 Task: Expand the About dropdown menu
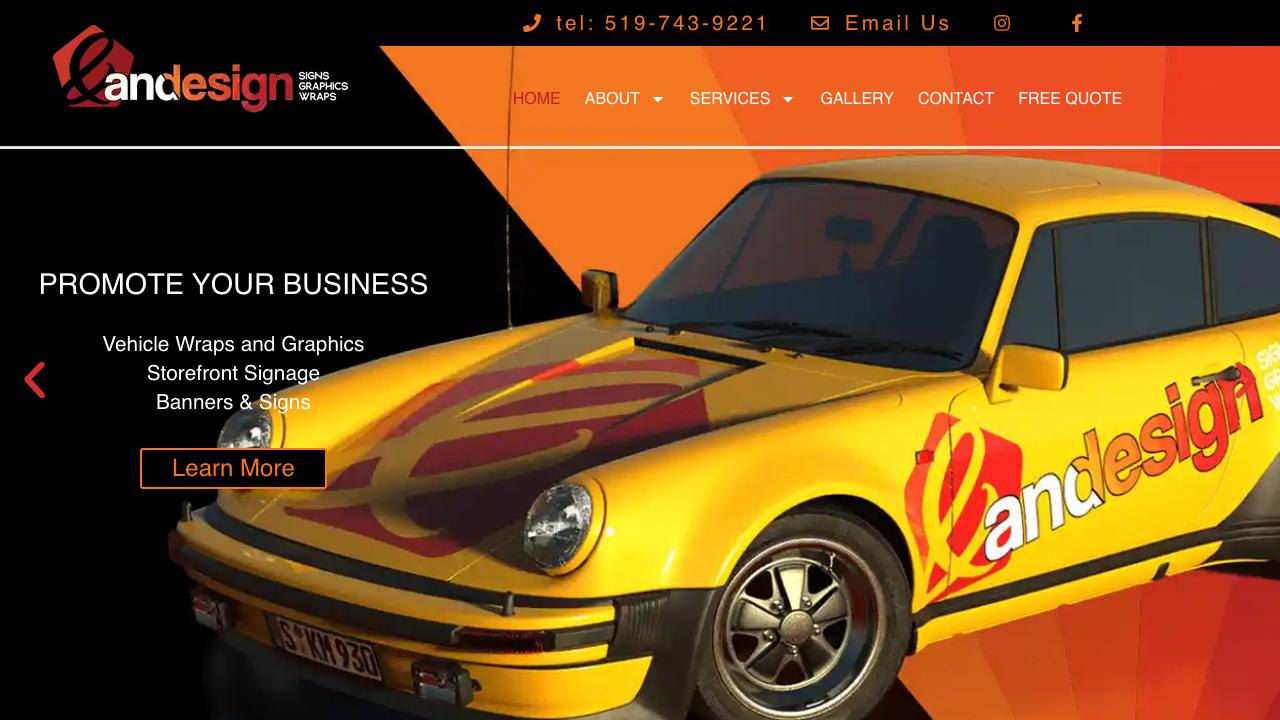(624, 98)
